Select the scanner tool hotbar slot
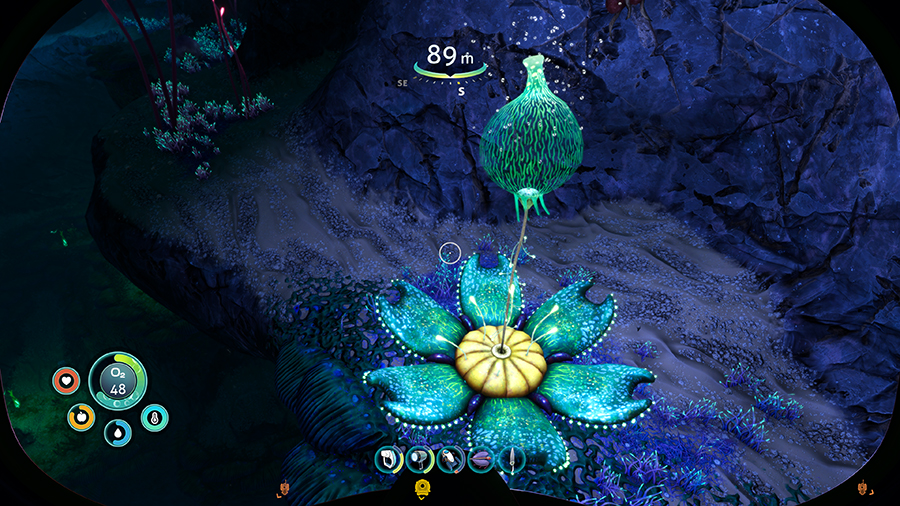The width and height of the screenshot is (900, 506). (x=389, y=459)
